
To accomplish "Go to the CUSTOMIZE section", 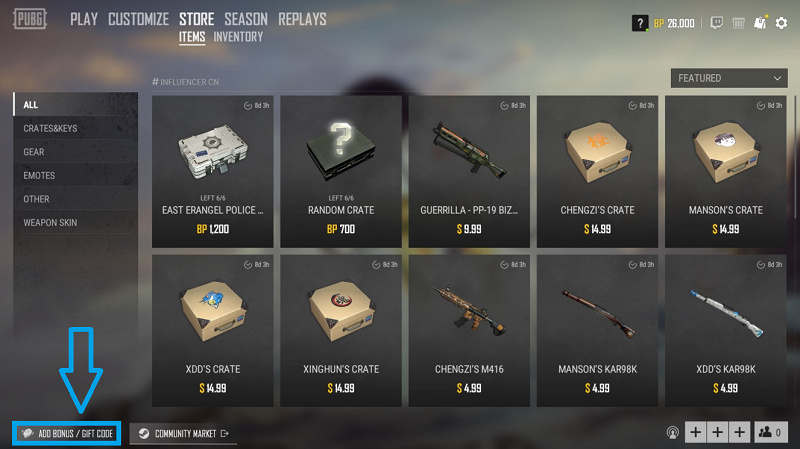I will point(139,19).
